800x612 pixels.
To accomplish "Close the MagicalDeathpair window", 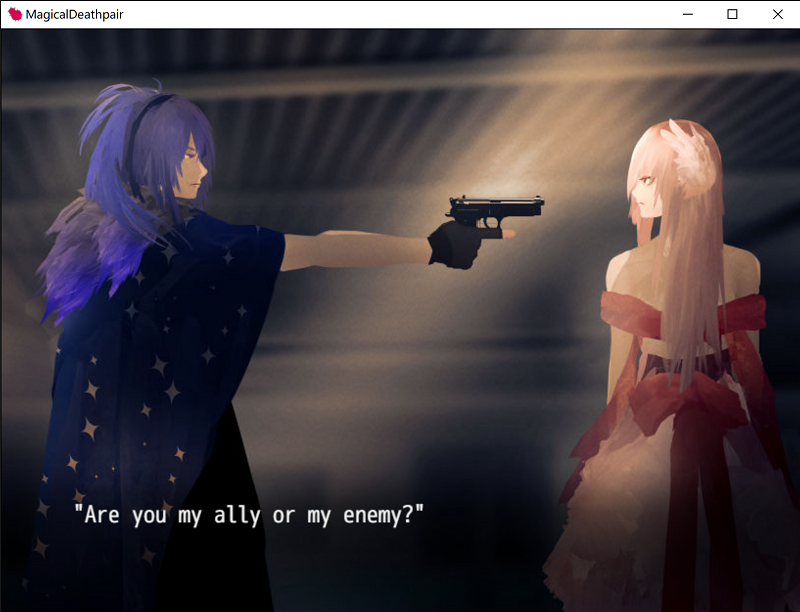I will [777, 14].
